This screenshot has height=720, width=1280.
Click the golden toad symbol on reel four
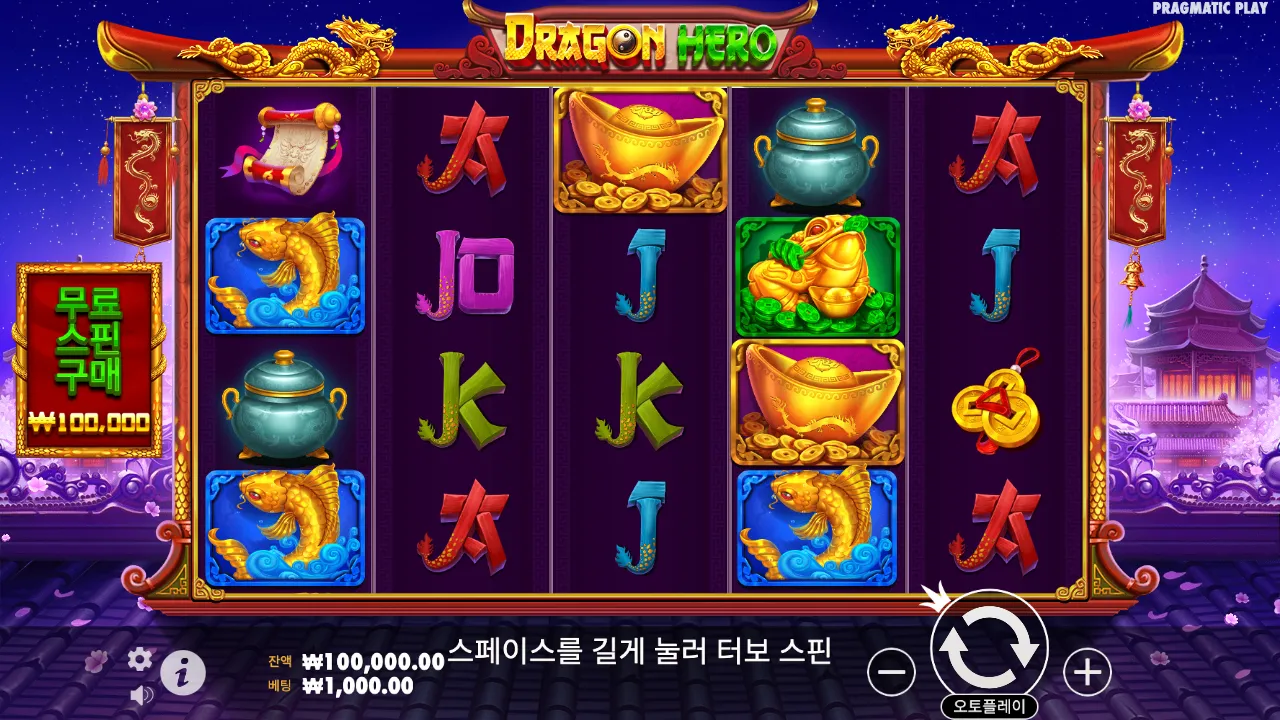818,270
